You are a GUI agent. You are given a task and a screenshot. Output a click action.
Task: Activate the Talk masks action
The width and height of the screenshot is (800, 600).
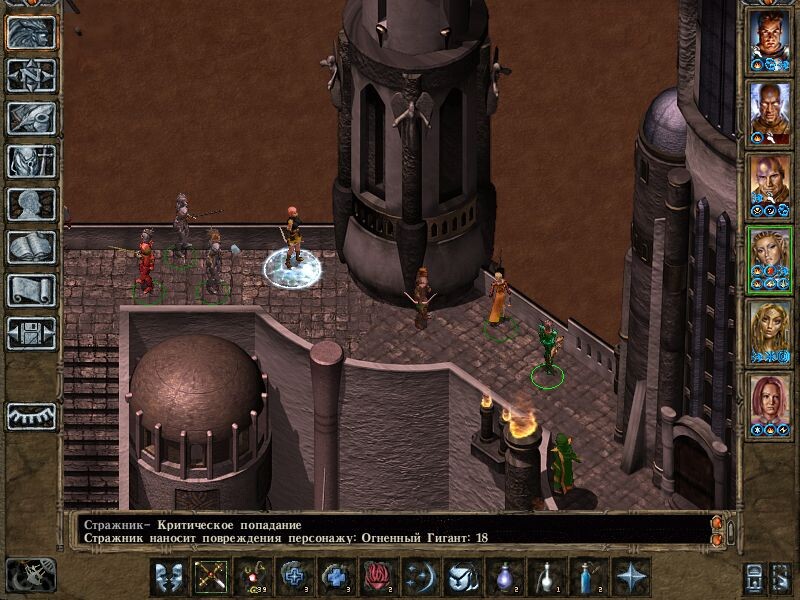(168, 577)
